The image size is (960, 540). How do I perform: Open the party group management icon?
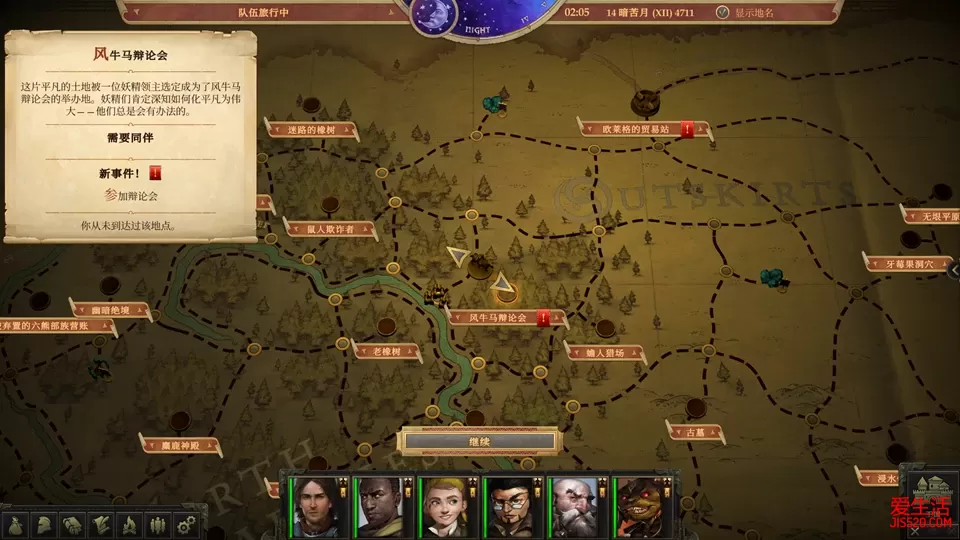[x=156, y=523]
